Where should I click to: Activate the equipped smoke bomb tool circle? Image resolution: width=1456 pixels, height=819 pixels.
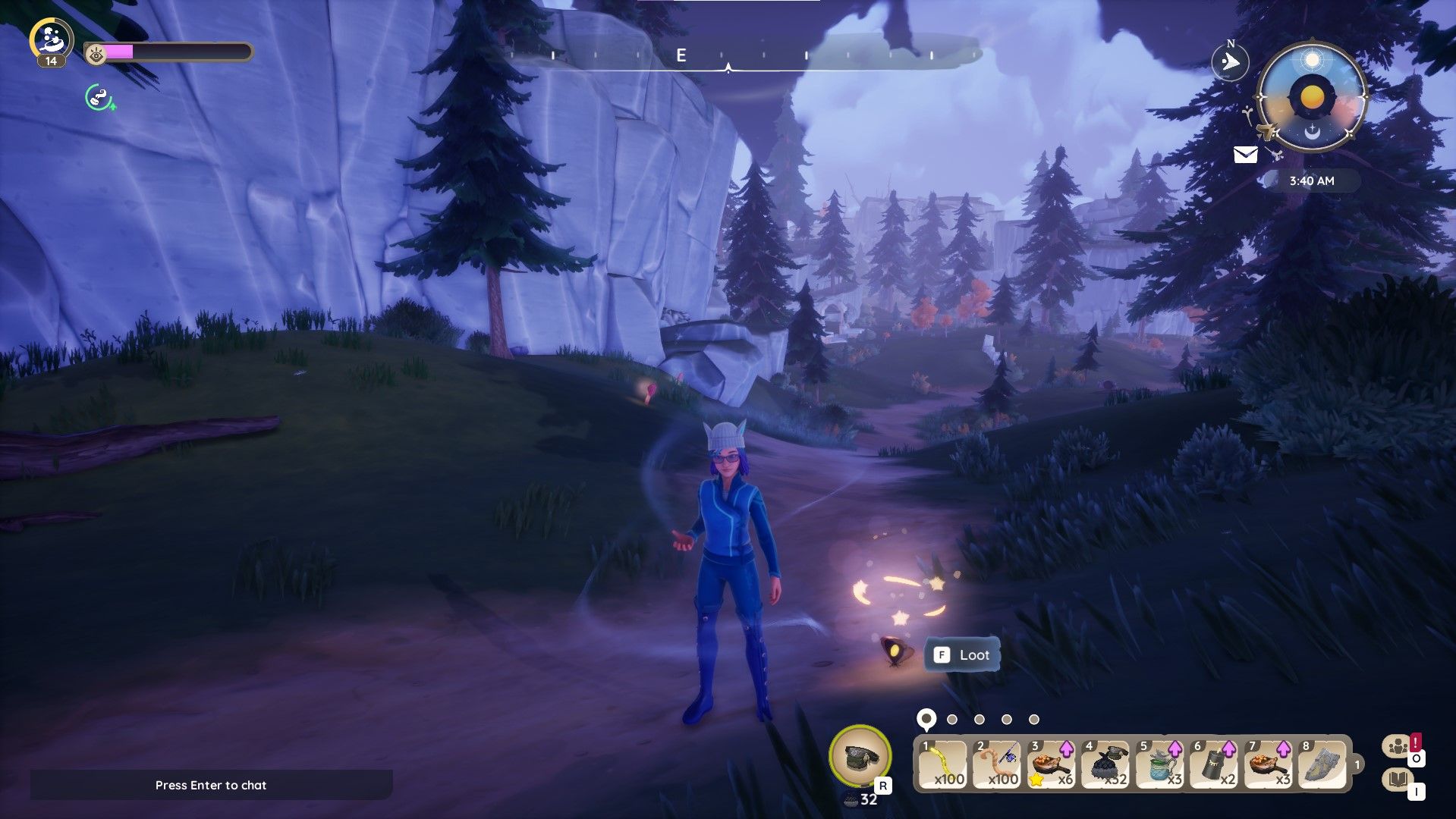pyautogui.click(x=860, y=756)
